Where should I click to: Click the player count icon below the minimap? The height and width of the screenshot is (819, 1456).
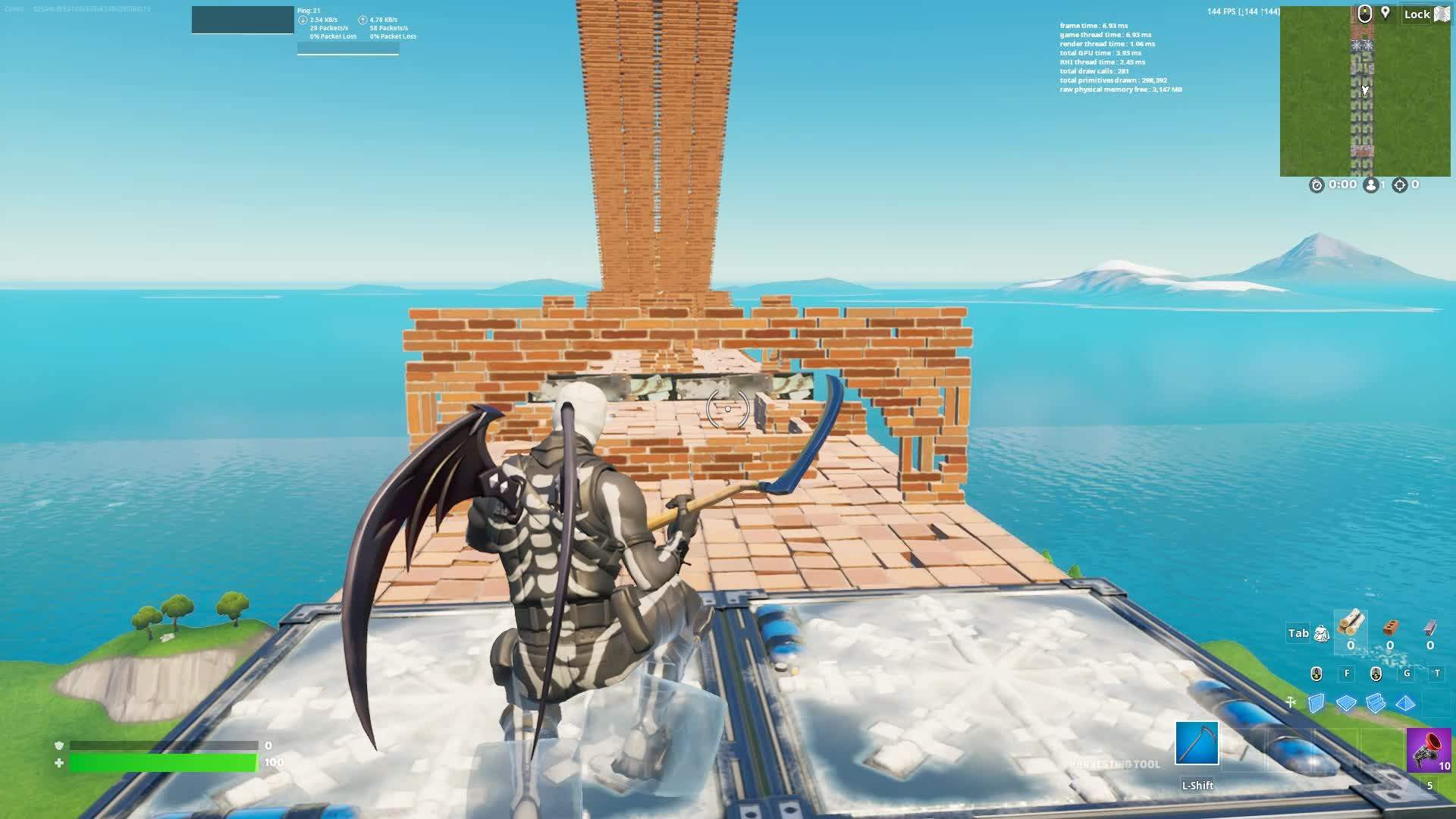click(1371, 184)
